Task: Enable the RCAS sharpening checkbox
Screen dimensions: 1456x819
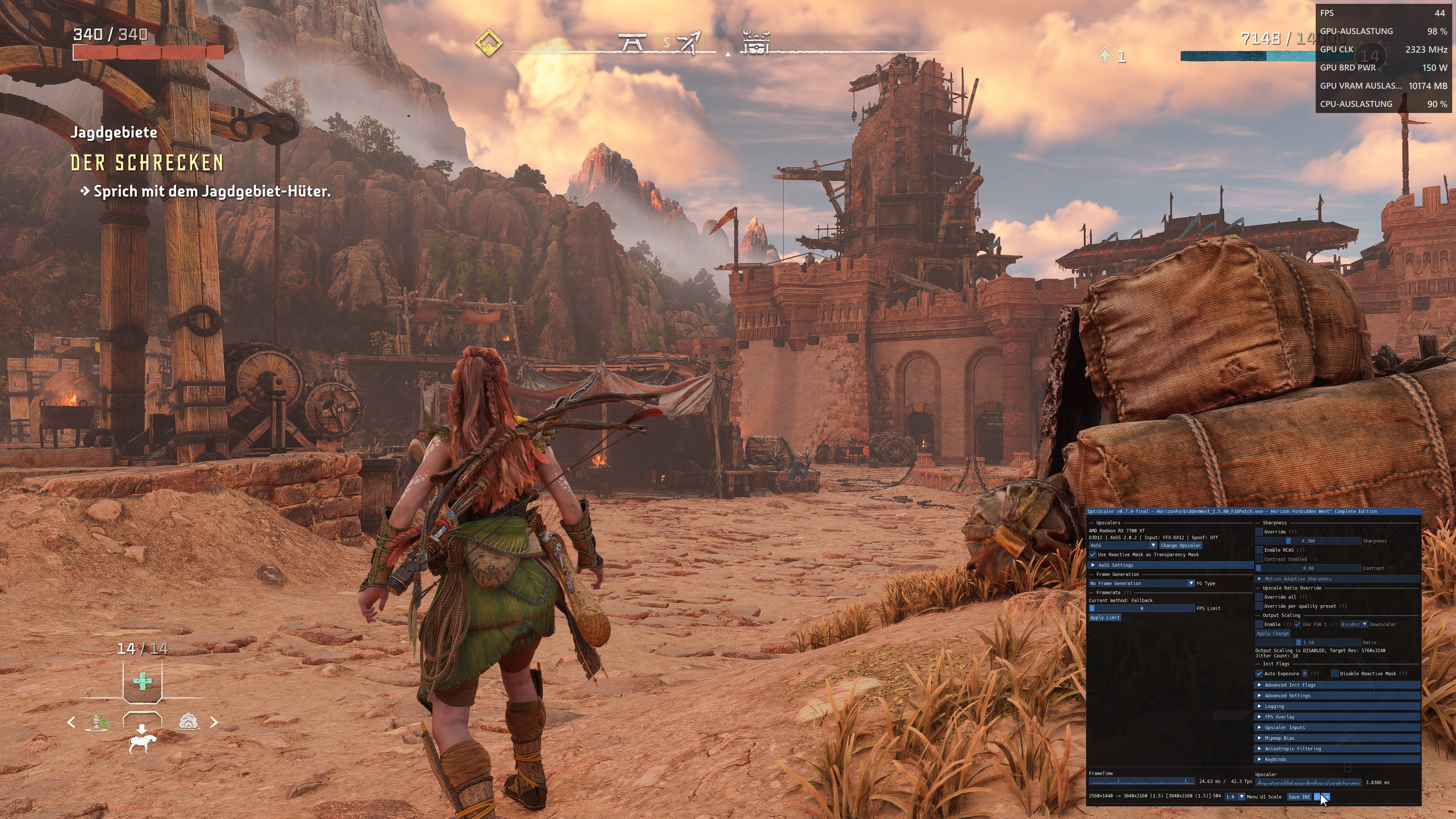Action: [1259, 550]
